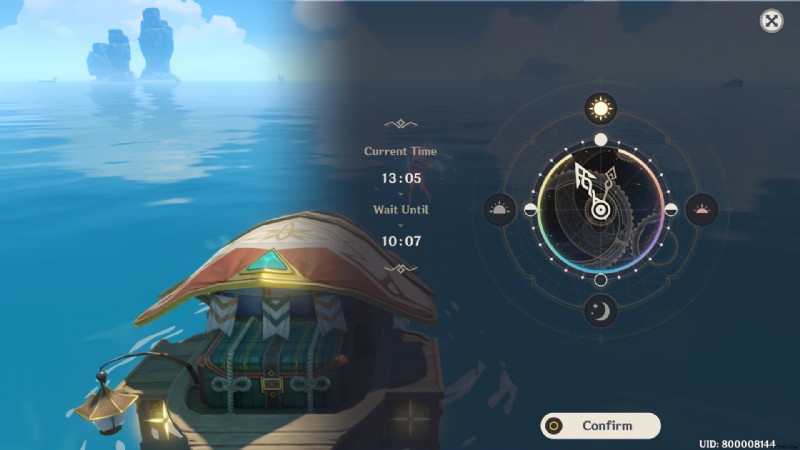Viewport: 800px width, 450px height.
Task: Click the clock hand center dial
Action: coord(600,210)
